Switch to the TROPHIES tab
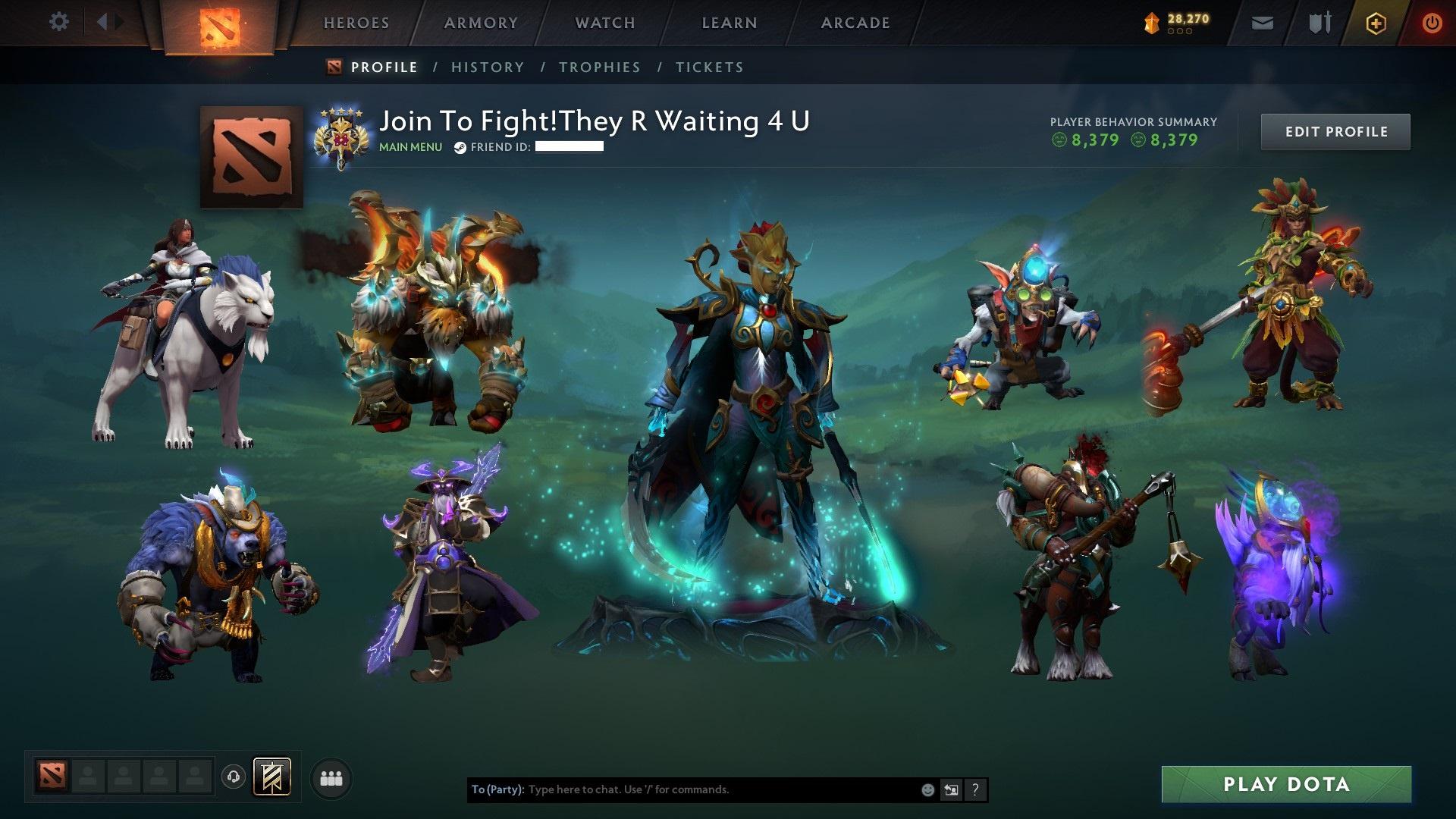1456x819 pixels. pos(600,67)
